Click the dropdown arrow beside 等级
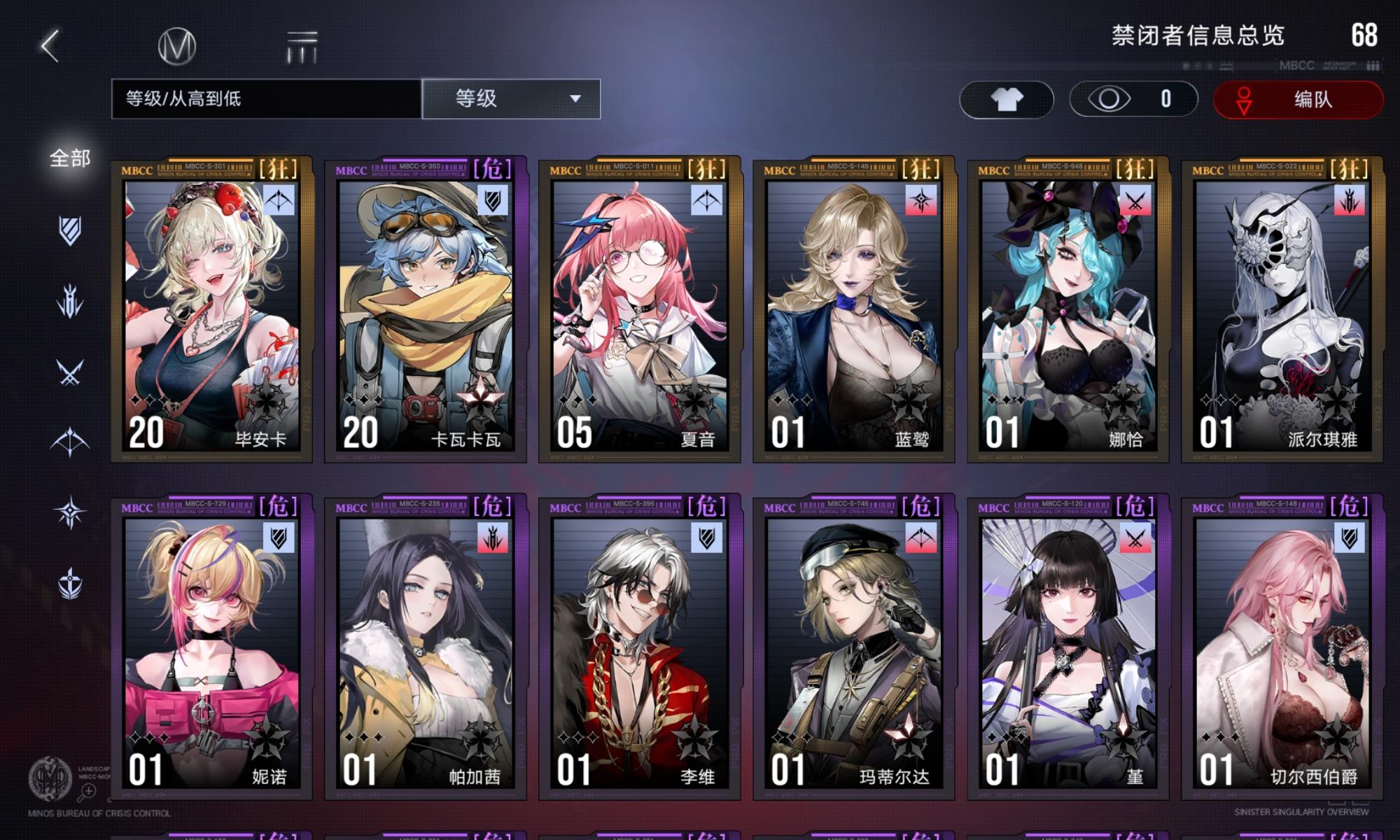The image size is (1400, 840). pos(574,99)
